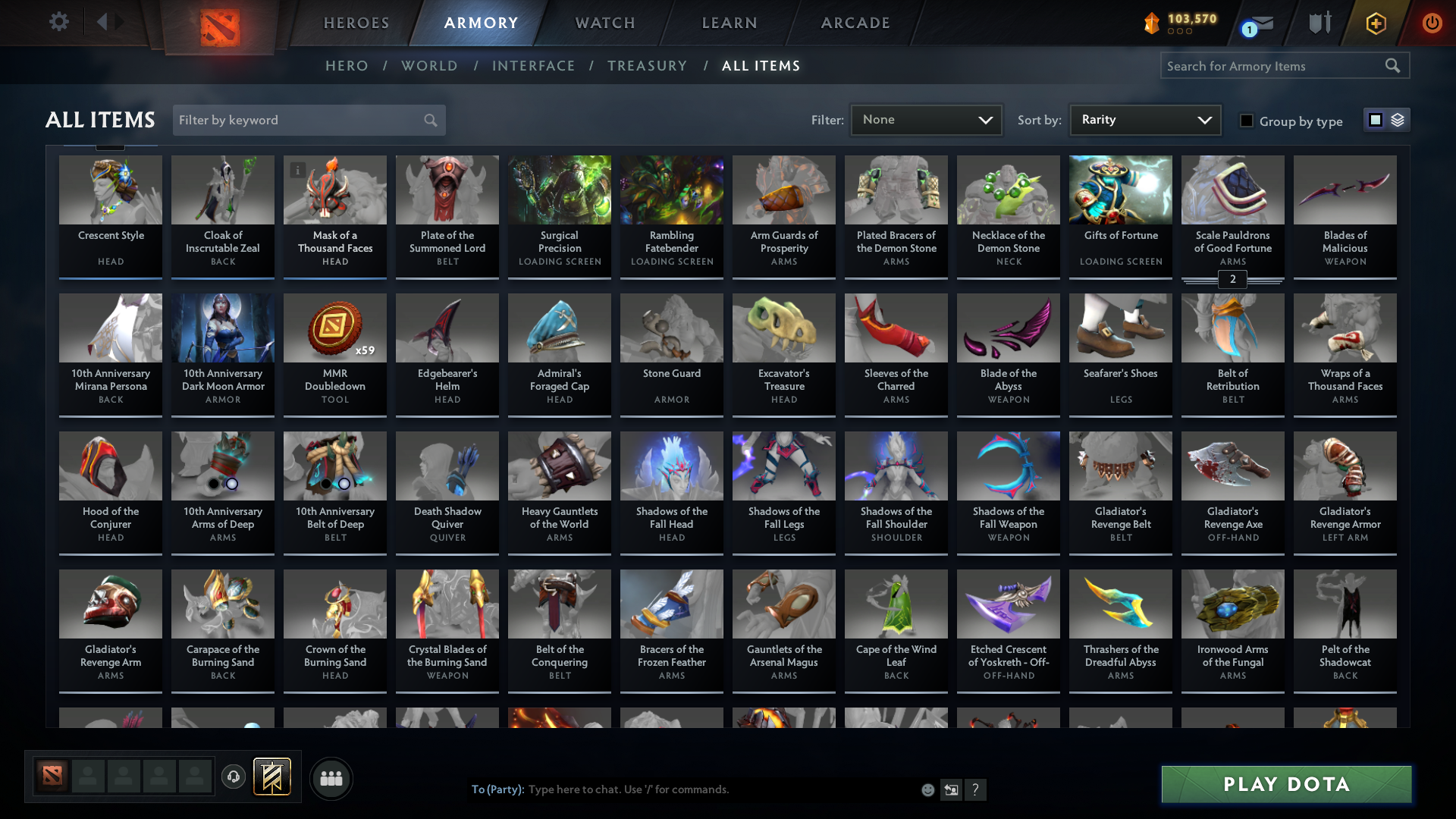Open the TREASURY section
This screenshot has width=1456, height=819.
648,66
